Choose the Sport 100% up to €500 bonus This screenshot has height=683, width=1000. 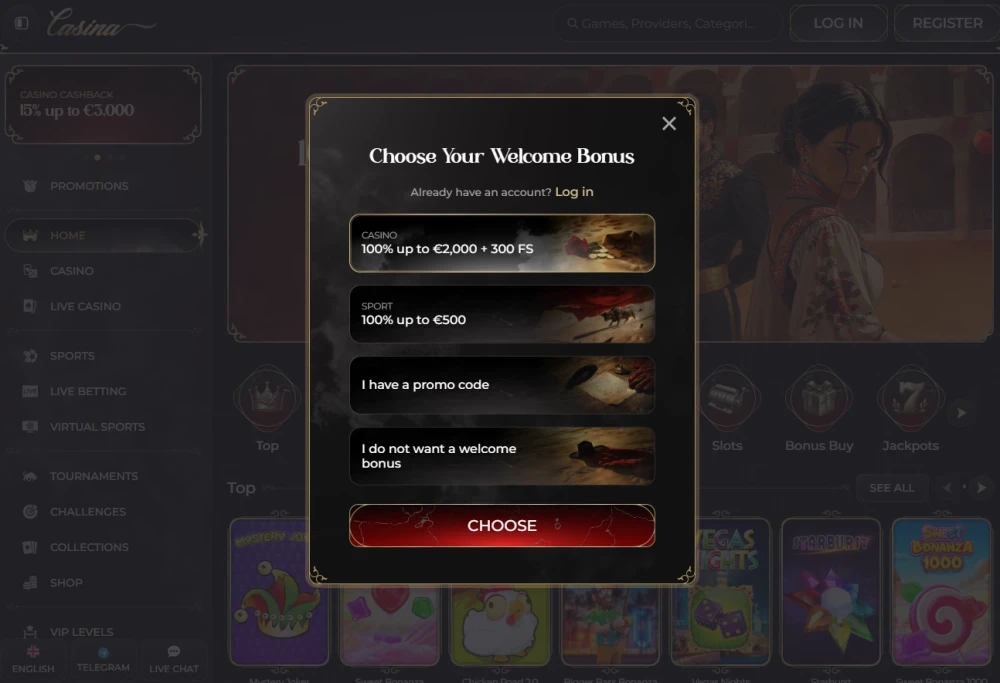tap(502, 314)
